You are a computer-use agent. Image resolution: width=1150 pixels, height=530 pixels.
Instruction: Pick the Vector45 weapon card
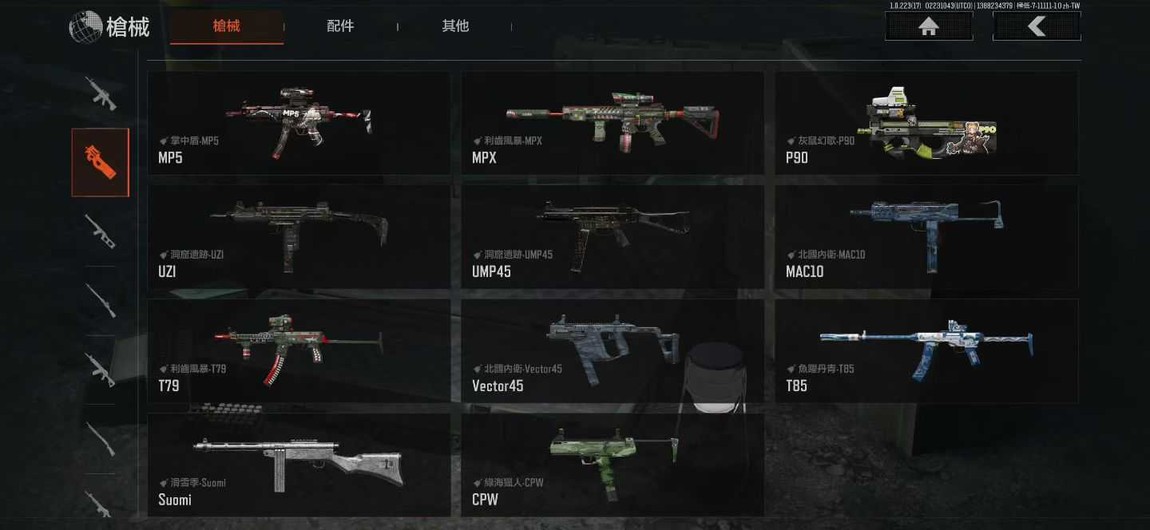point(612,351)
